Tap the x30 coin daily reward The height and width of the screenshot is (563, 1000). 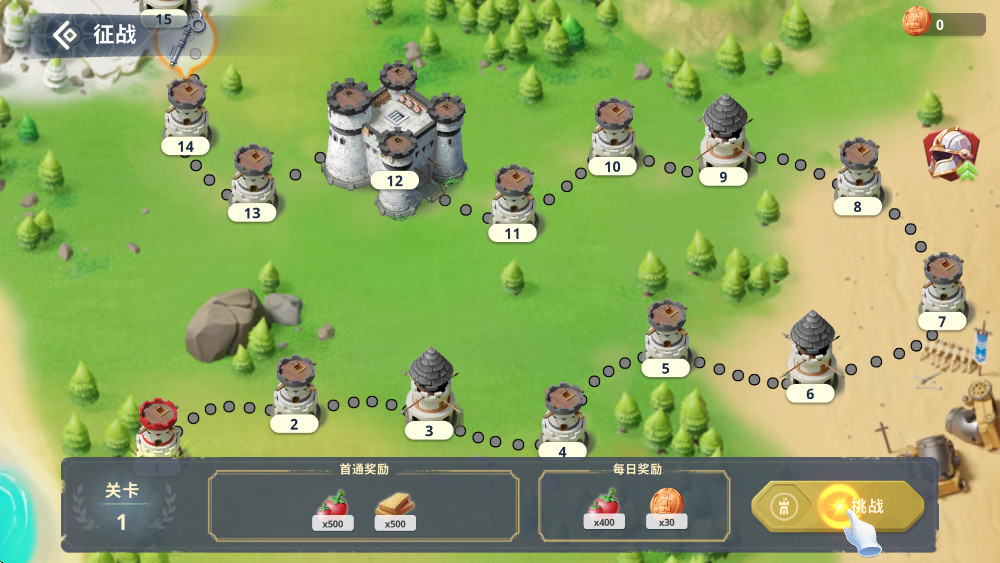point(663,505)
